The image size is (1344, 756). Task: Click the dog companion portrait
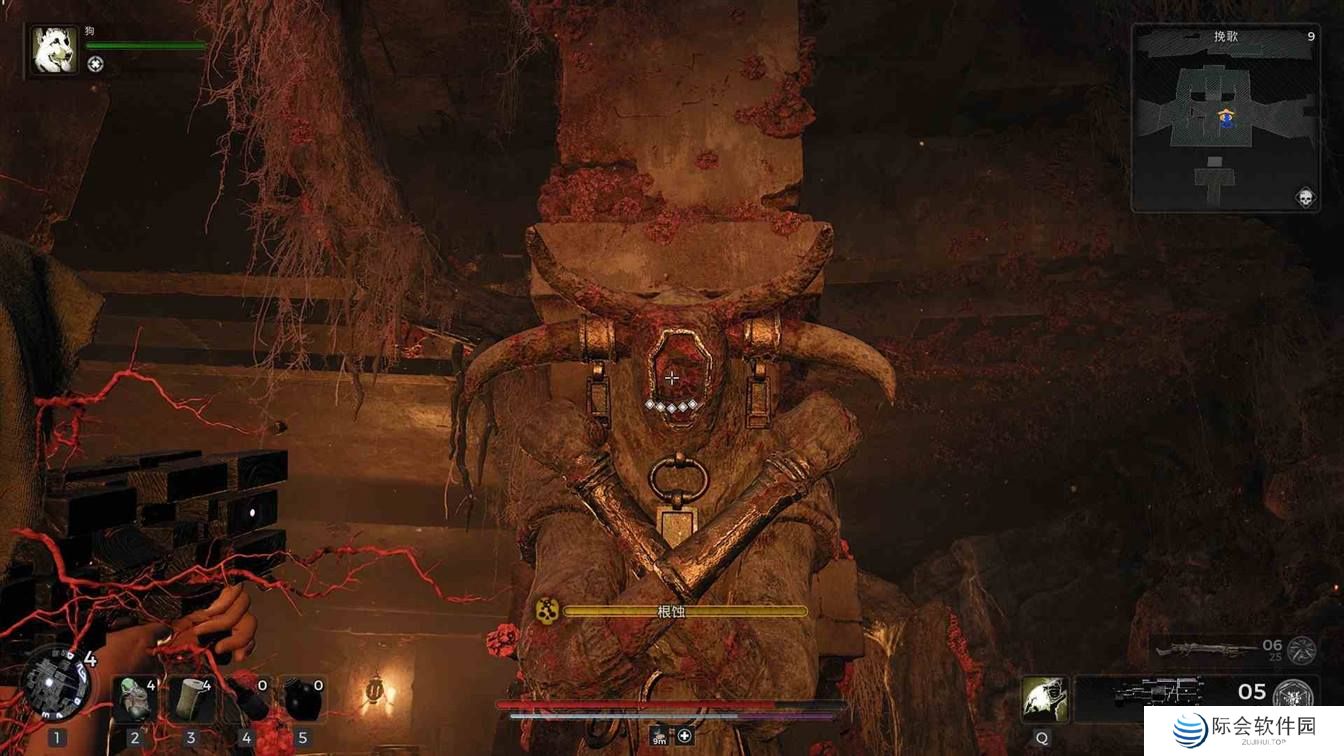pyautogui.click(x=54, y=51)
